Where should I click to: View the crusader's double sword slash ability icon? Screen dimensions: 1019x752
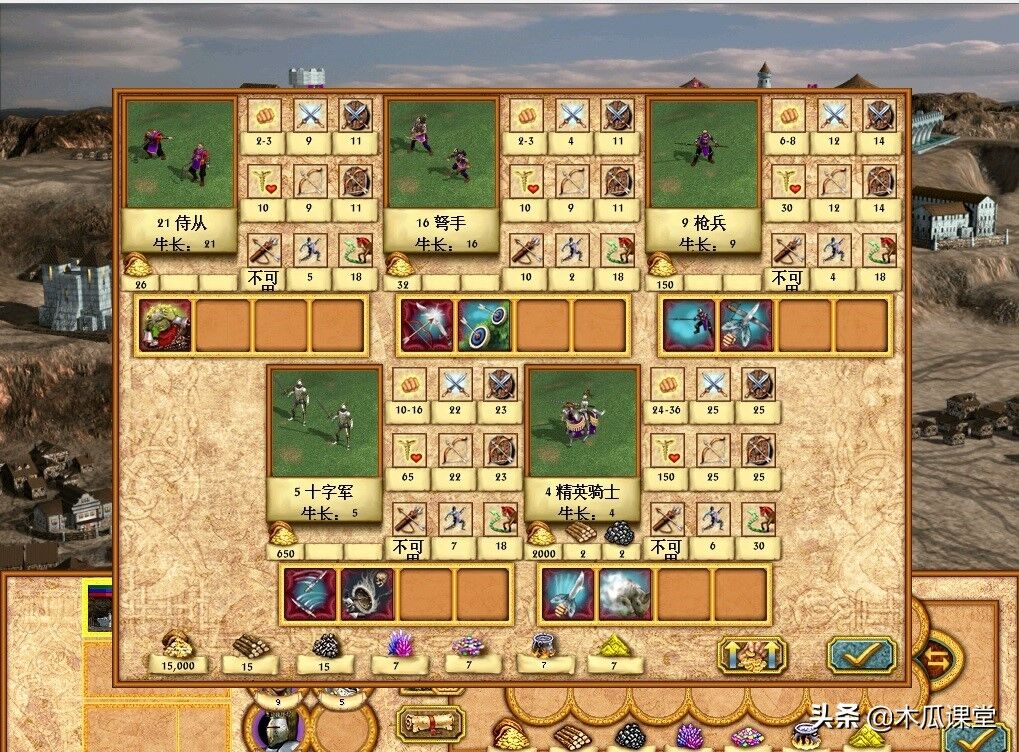pyautogui.click(x=310, y=594)
